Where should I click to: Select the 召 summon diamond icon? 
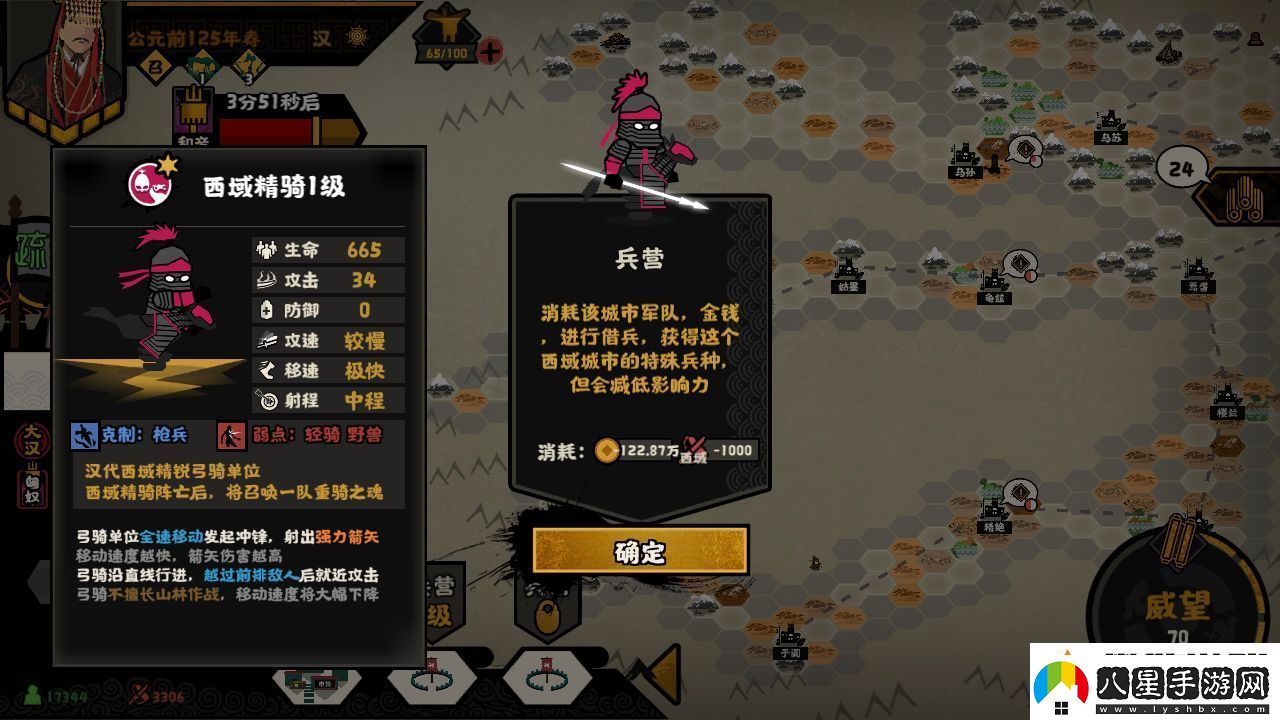click(156, 64)
